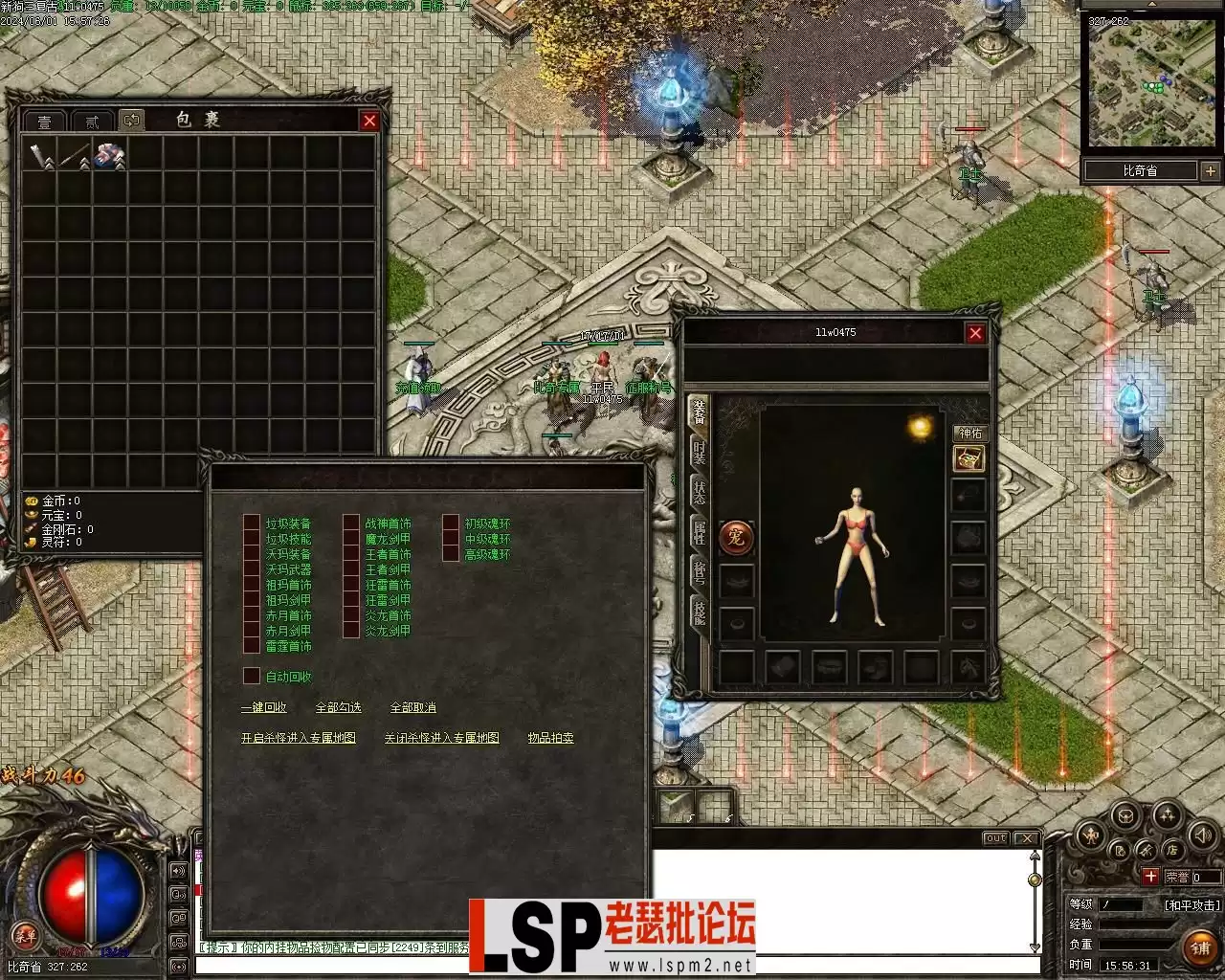Click the chat window's out button
The width and height of the screenshot is (1225, 980).
996,838
